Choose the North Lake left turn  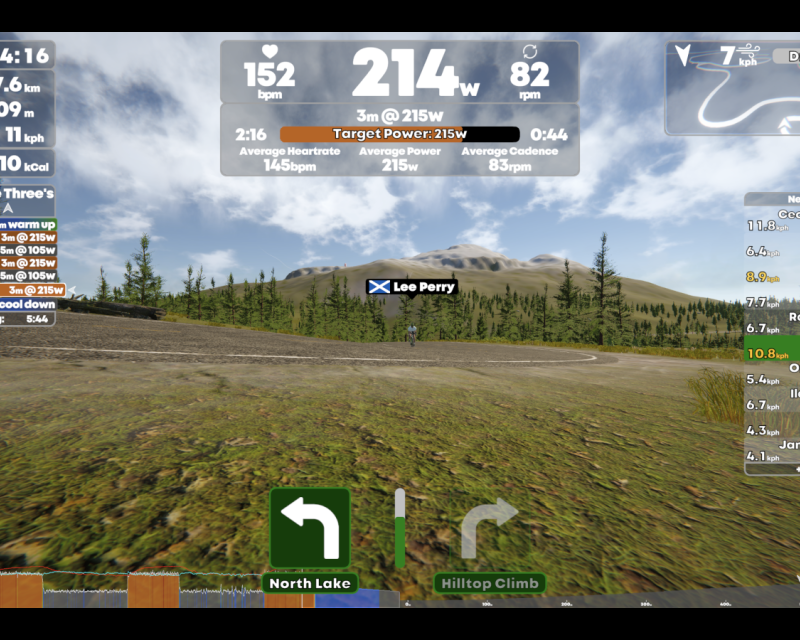[310, 528]
